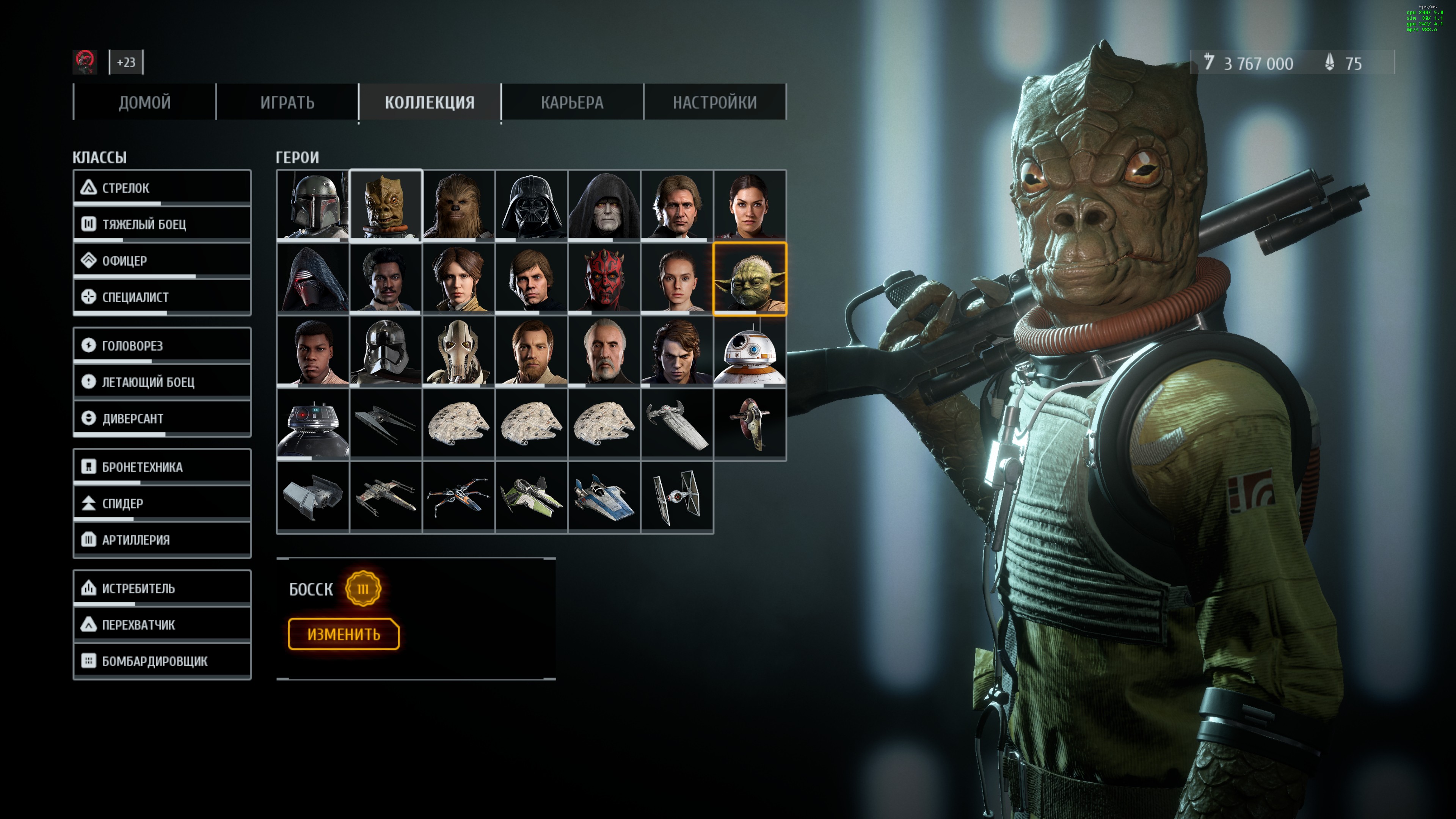Select the СТРЕЛОК class
Image resolution: width=1456 pixels, height=819 pixels.
coord(162,188)
